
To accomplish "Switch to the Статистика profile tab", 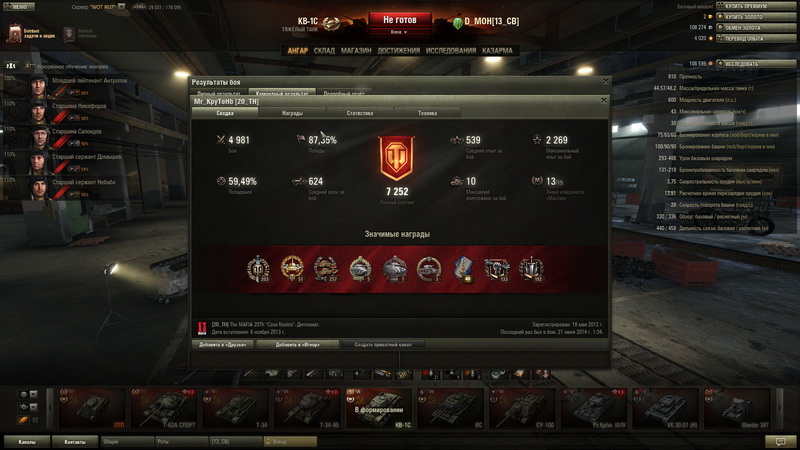I will (359, 113).
